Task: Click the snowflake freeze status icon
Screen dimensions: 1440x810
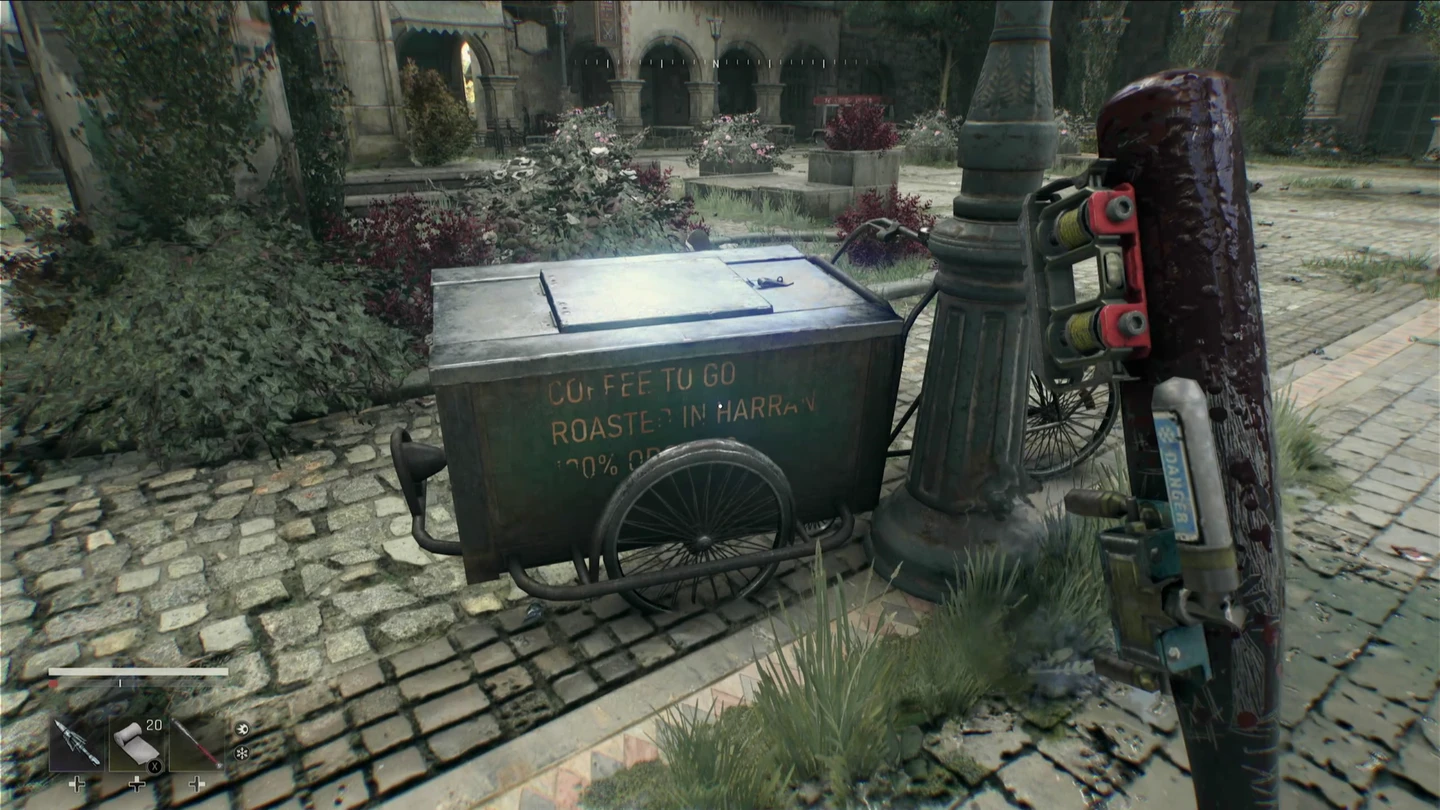Action: [x=243, y=754]
